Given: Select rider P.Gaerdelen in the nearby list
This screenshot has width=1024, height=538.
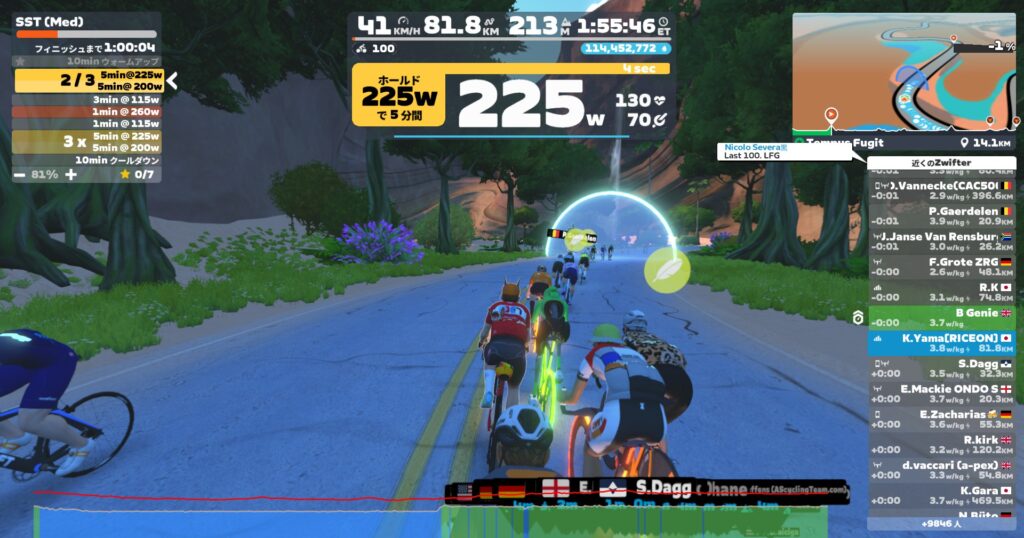Looking at the screenshot, I should click(941, 215).
